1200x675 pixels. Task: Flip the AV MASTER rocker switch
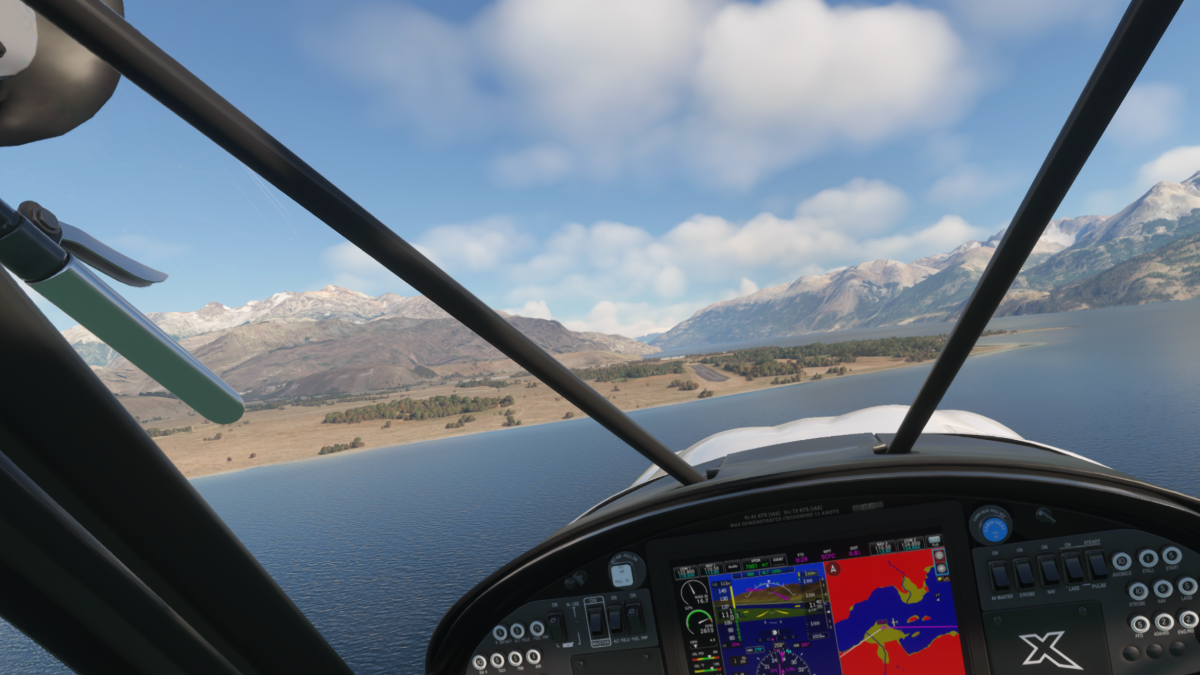(999, 574)
